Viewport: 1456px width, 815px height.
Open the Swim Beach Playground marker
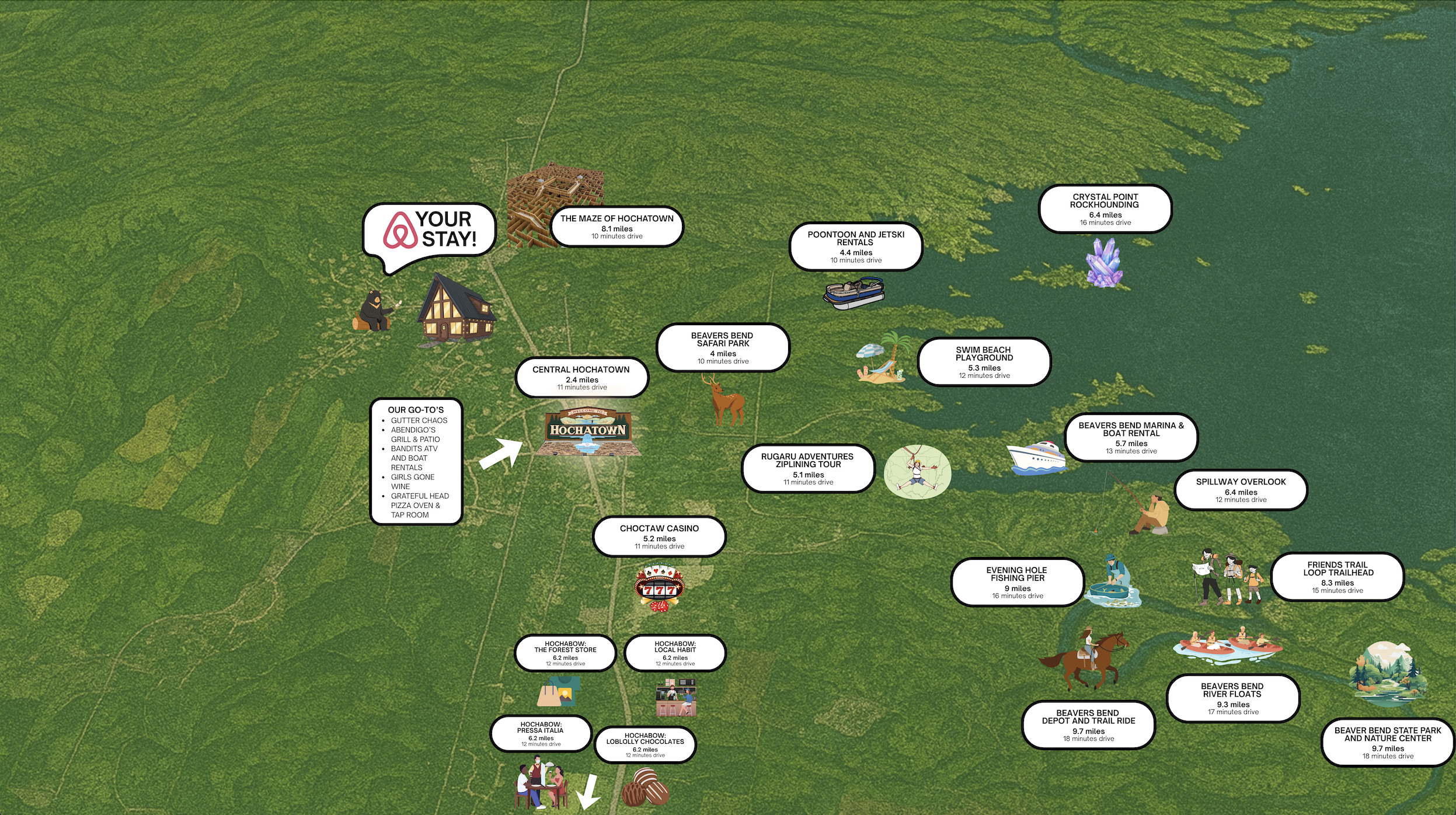point(984,362)
